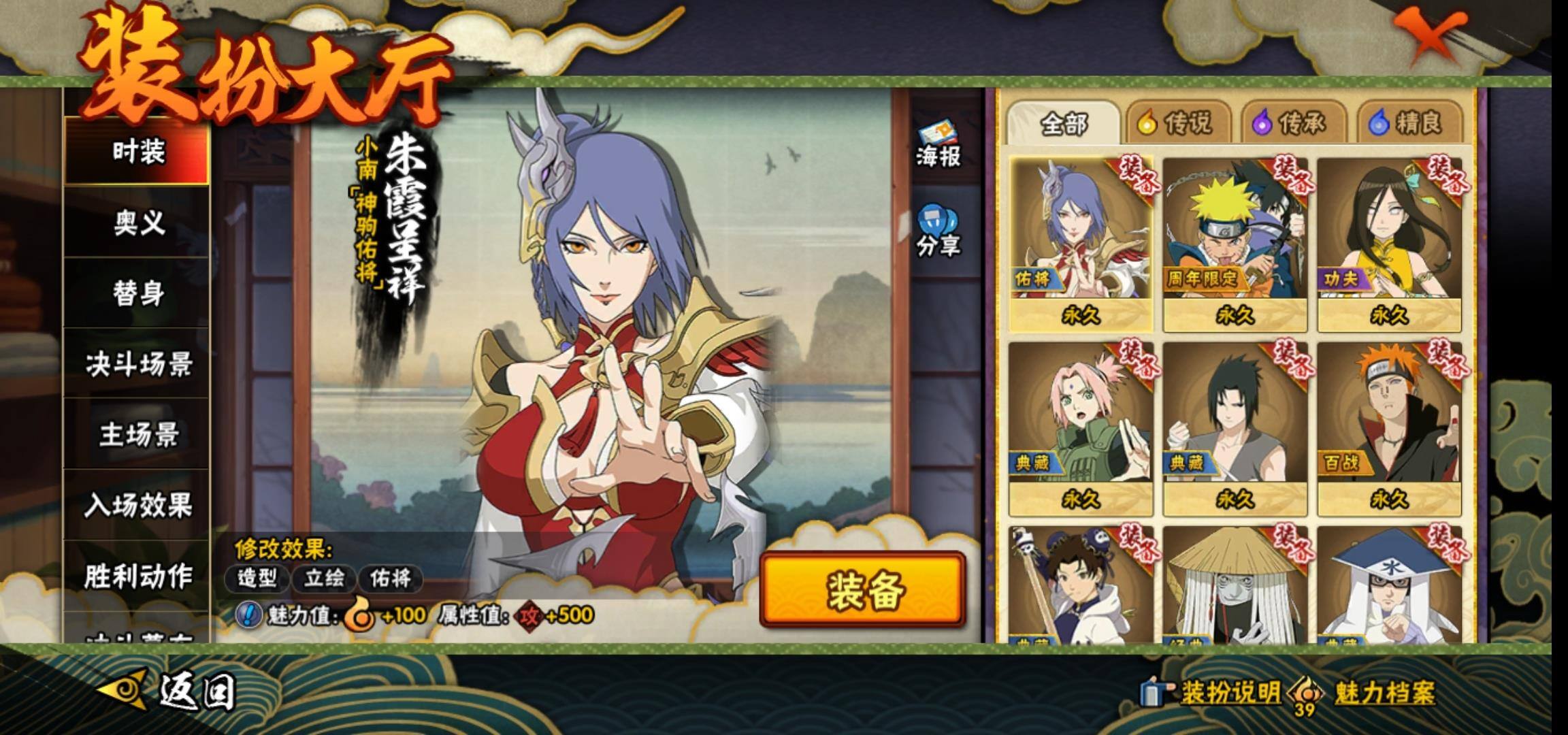1568x735 pixels.
Task: Open the 奥义 menu entry
Action: (x=138, y=222)
